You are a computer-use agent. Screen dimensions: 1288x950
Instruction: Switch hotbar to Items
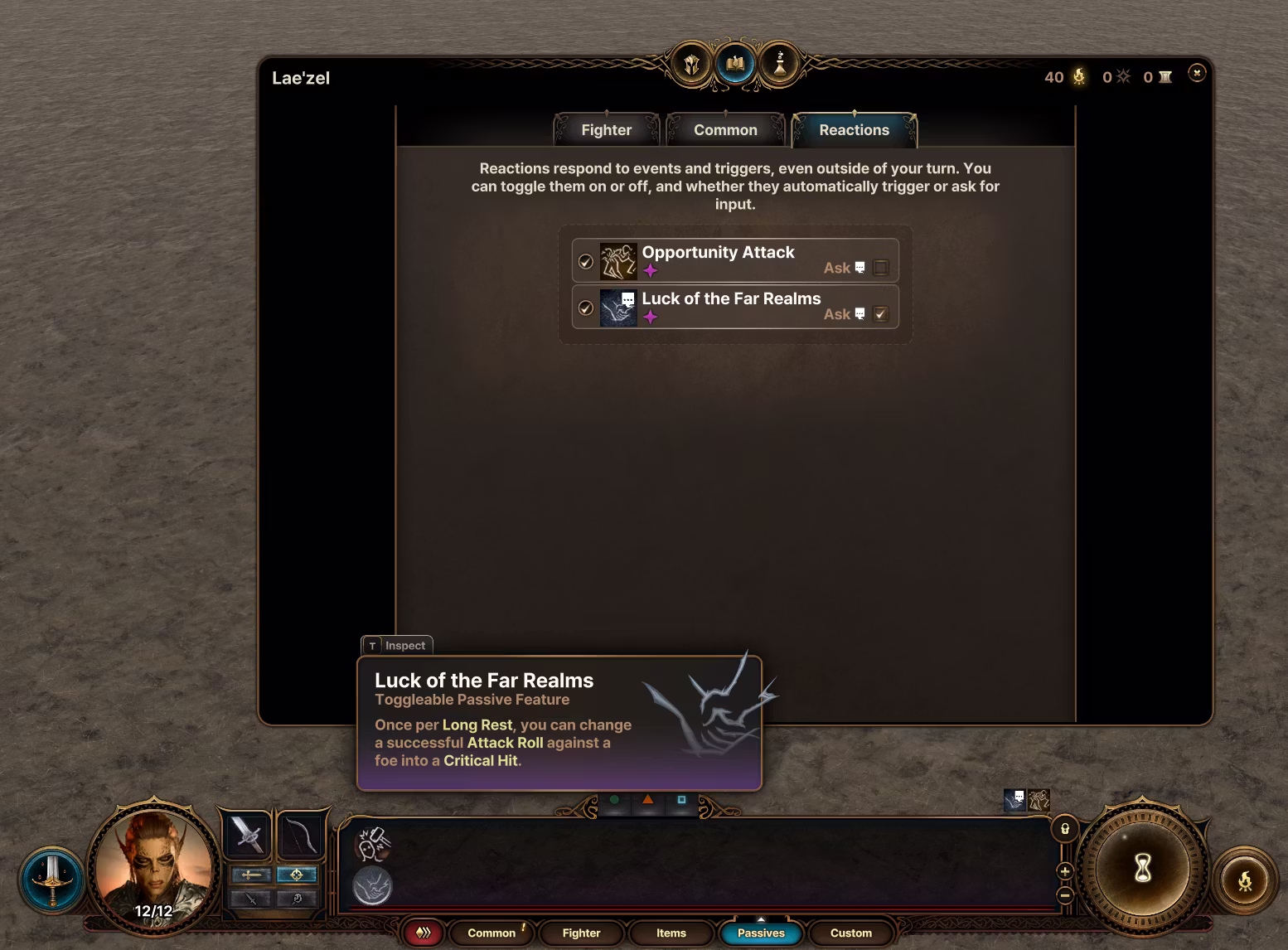(671, 933)
